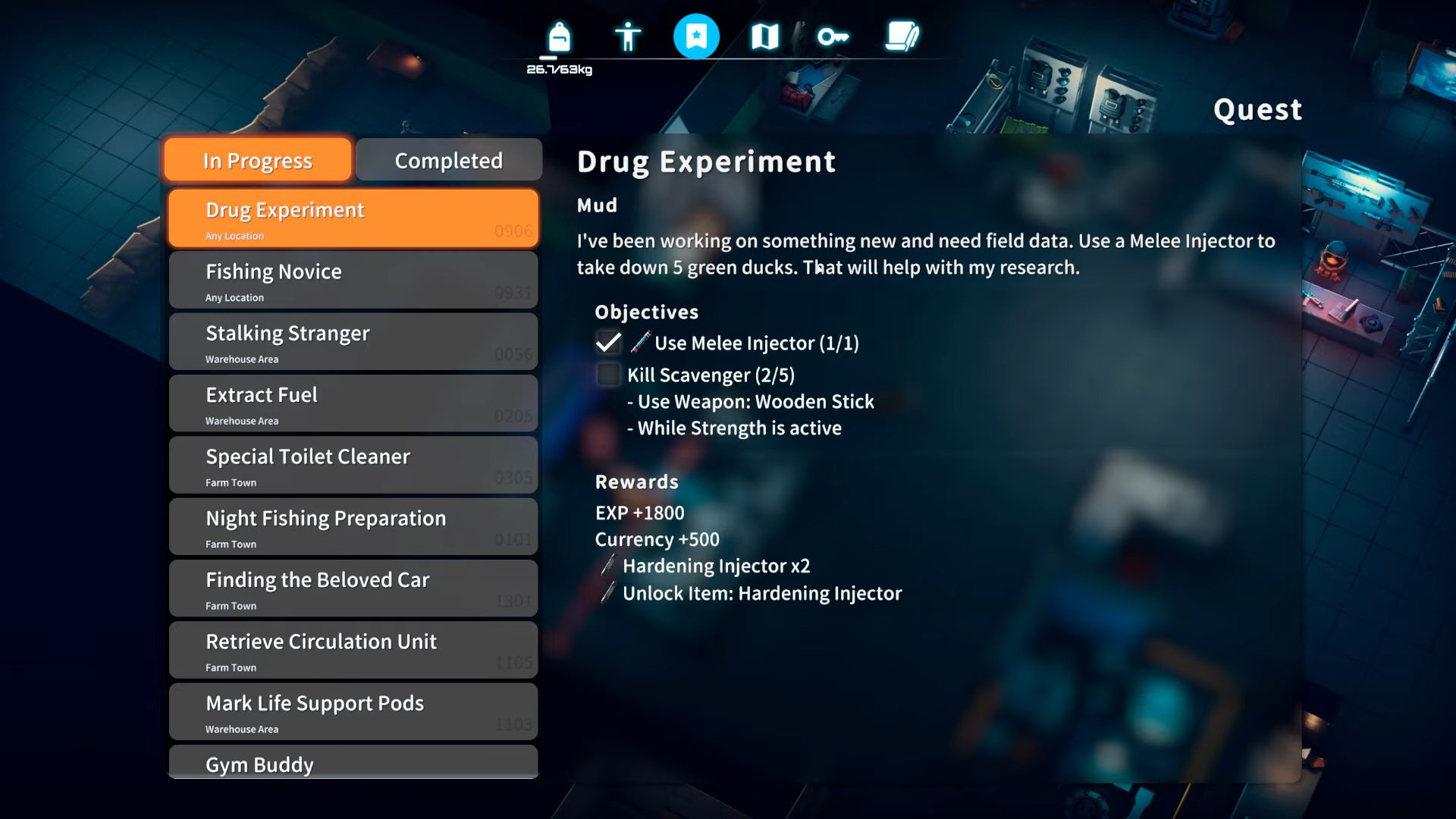1456x819 pixels.
Task: Open the Gym Buddy quest entry
Action: (353, 764)
